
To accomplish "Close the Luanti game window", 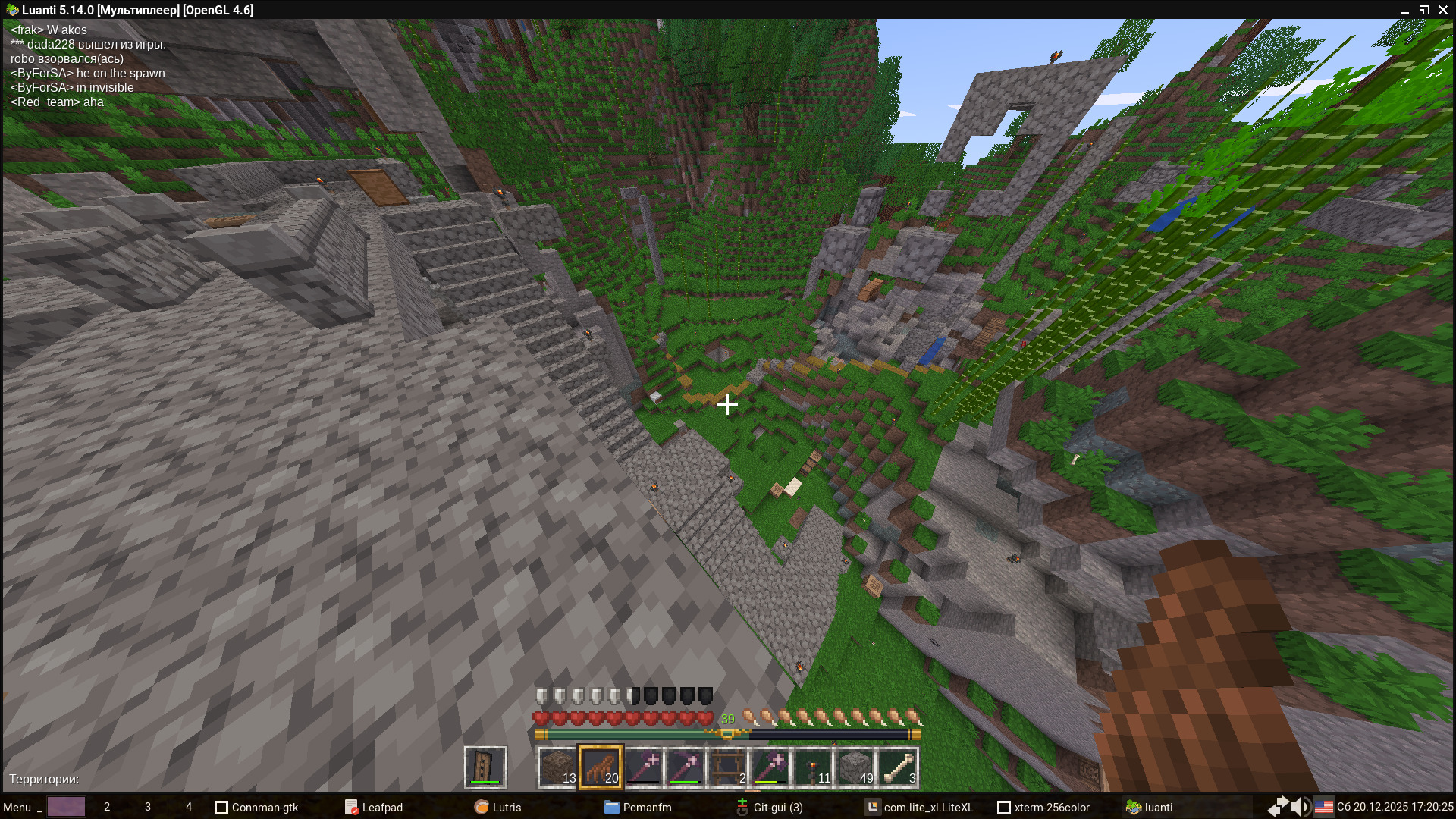I will point(1443,10).
